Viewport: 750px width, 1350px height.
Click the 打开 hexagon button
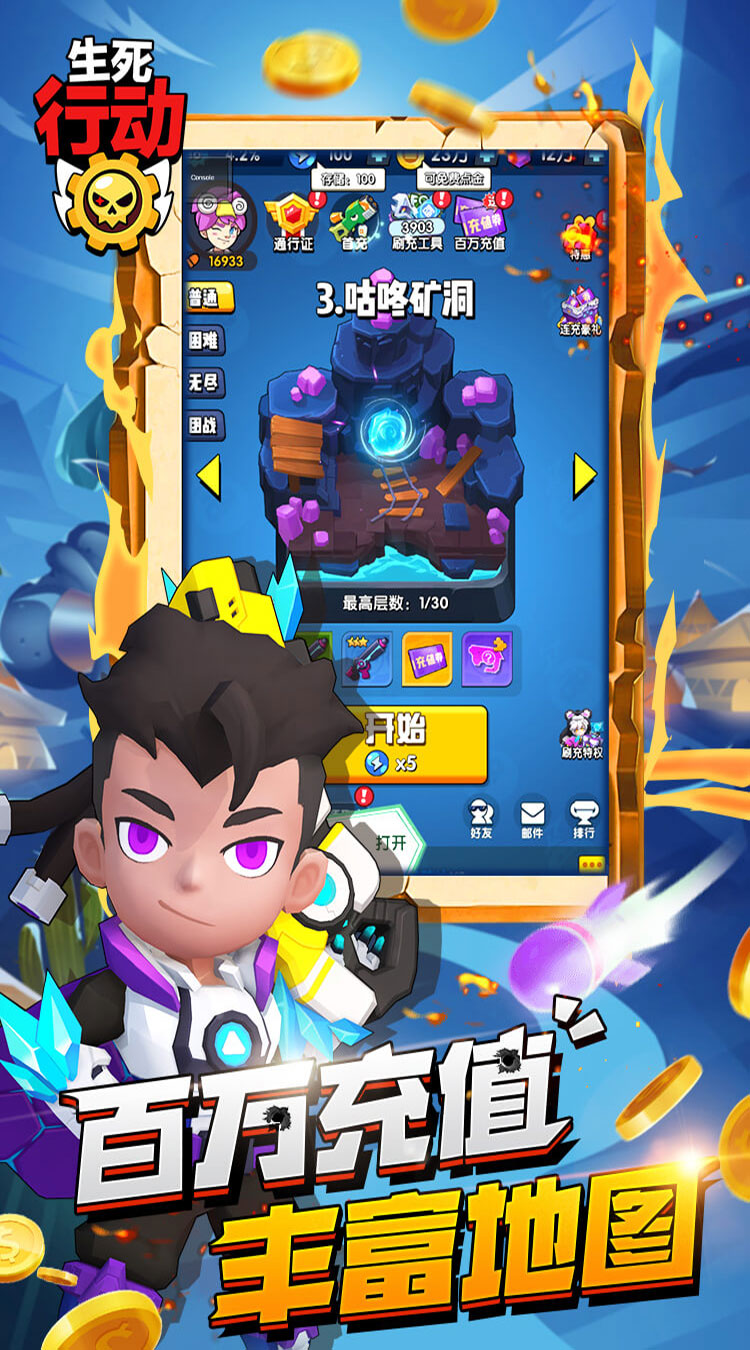tap(391, 840)
